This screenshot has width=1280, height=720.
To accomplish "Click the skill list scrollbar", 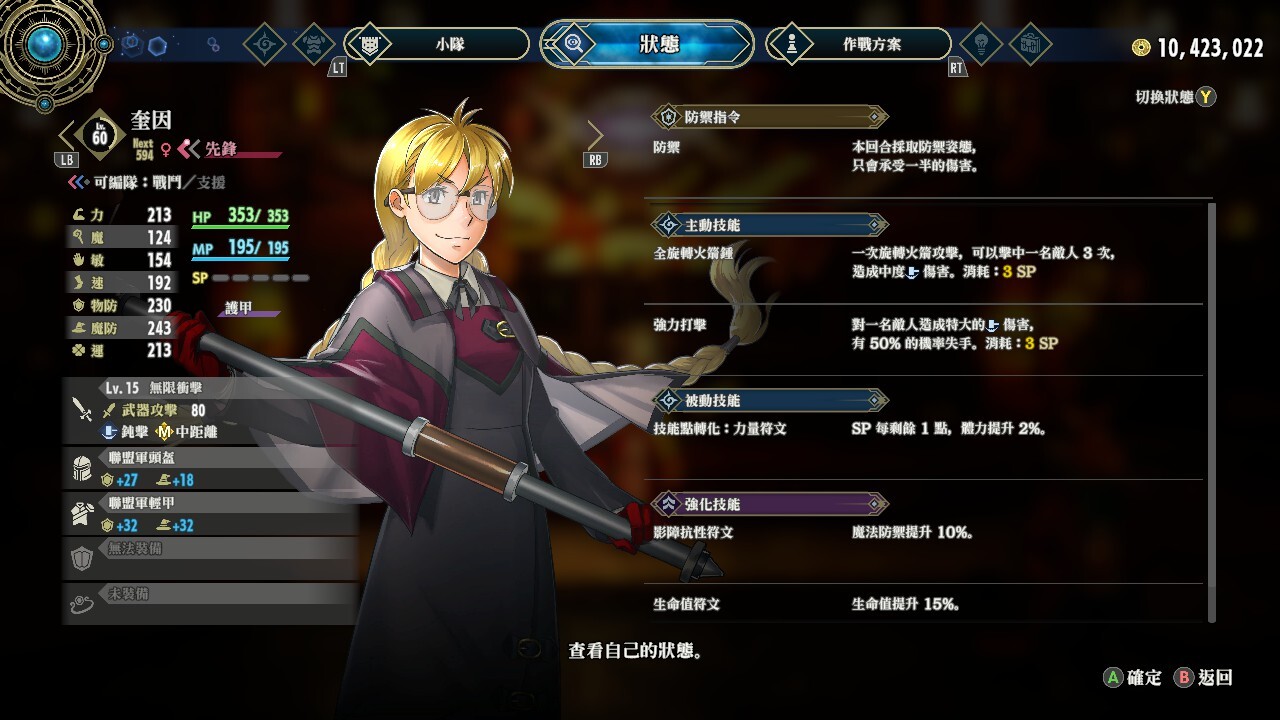I will 1212,410.
